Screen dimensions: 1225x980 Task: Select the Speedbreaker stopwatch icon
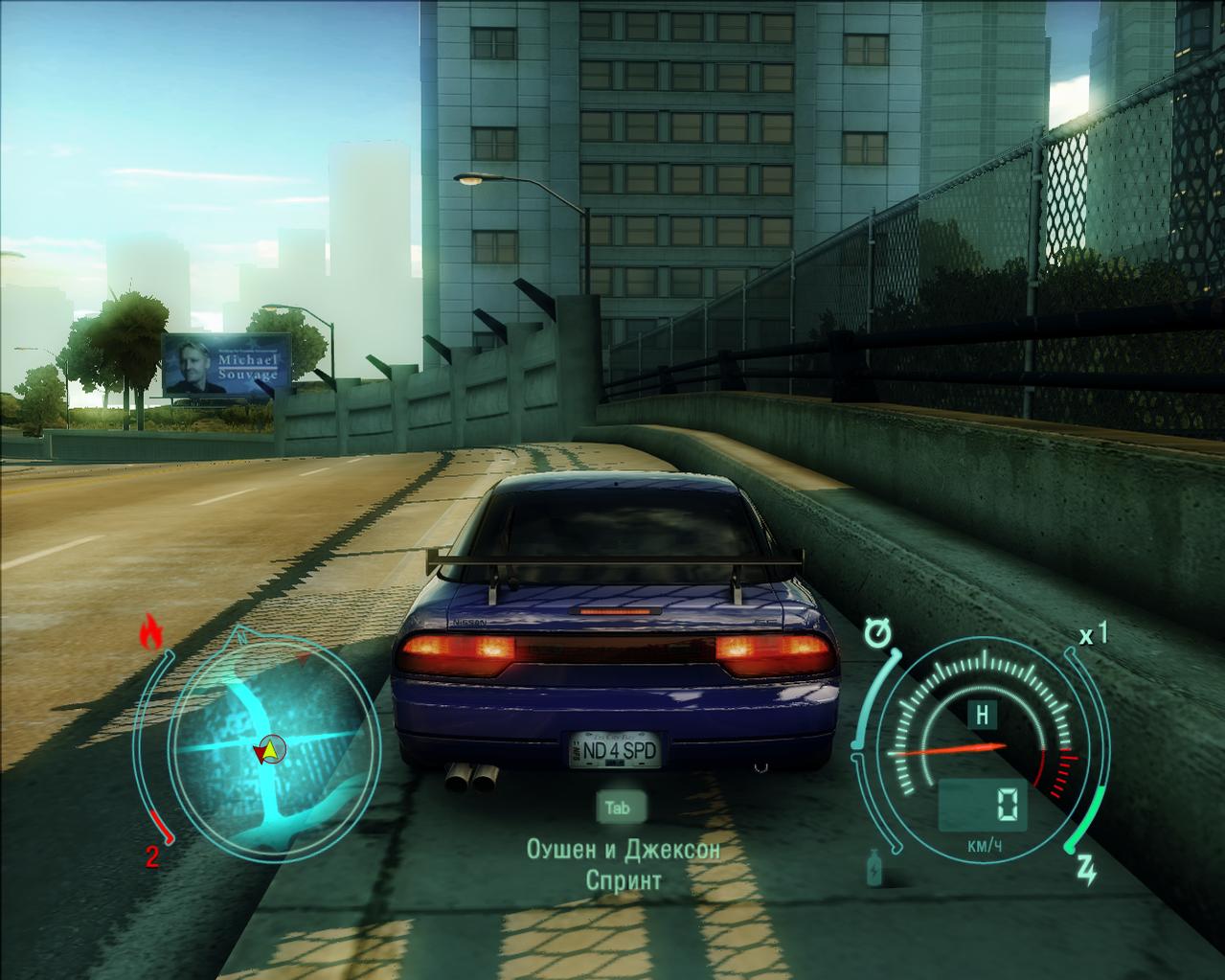click(x=875, y=633)
